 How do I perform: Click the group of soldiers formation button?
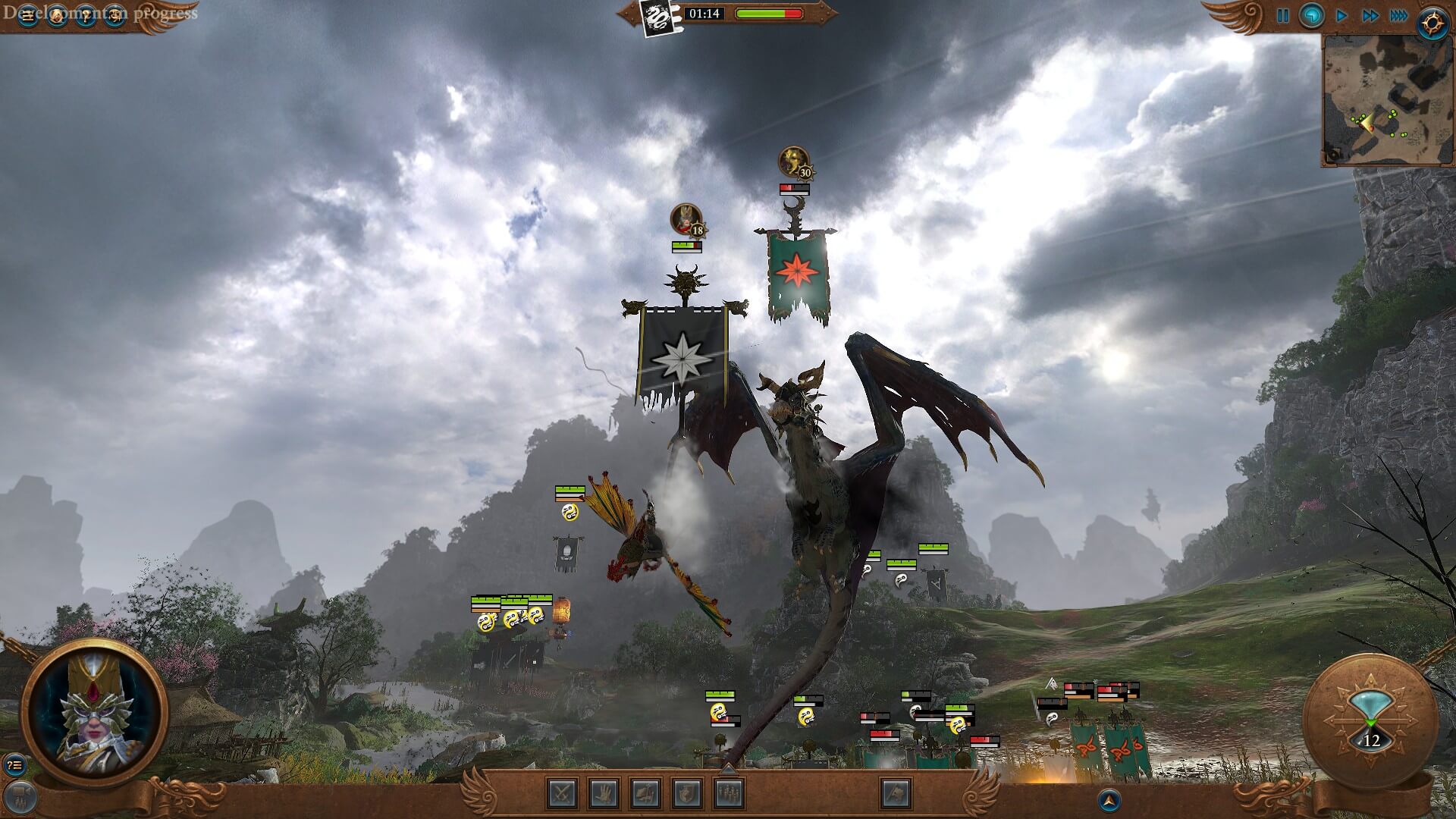[x=729, y=793]
